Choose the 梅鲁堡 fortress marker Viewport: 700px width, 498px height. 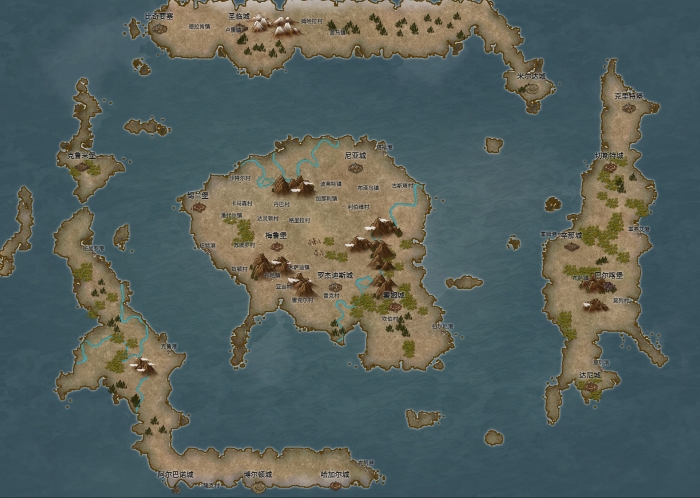coord(276,246)
